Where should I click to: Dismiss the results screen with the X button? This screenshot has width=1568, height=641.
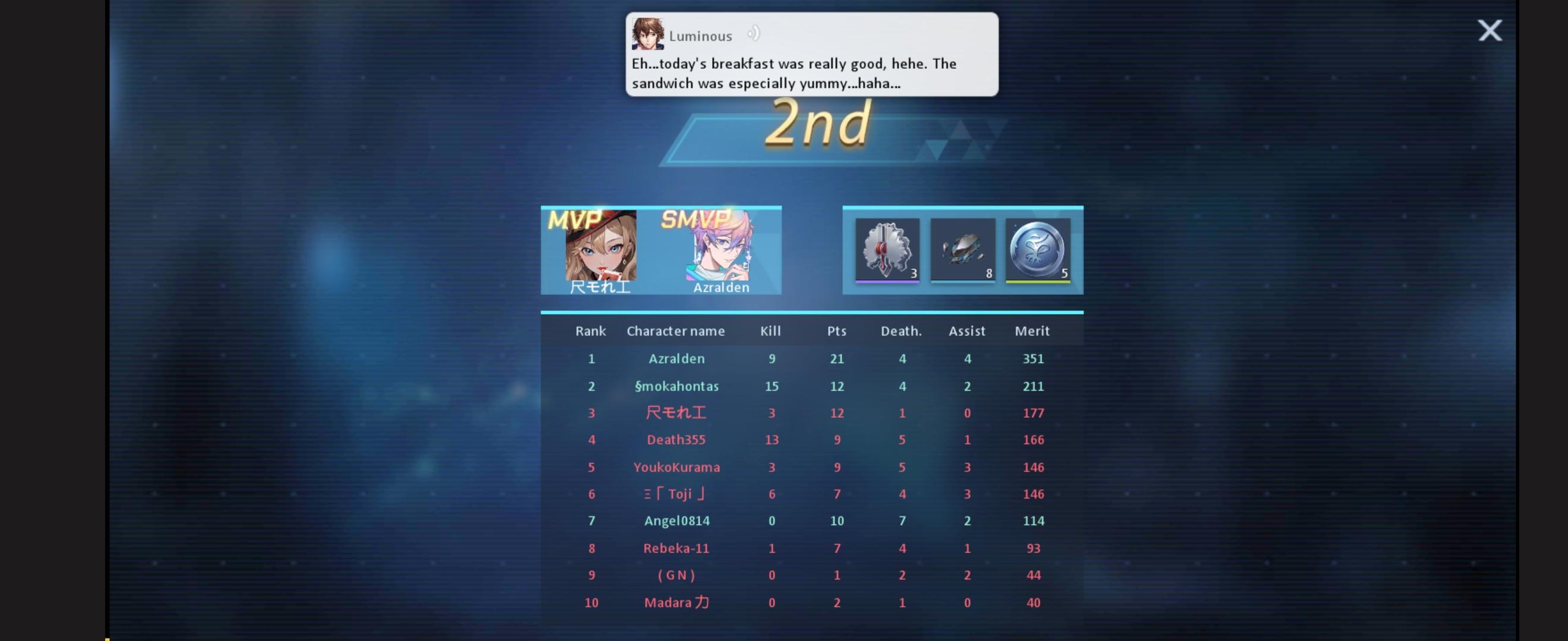pos(1490,30)
